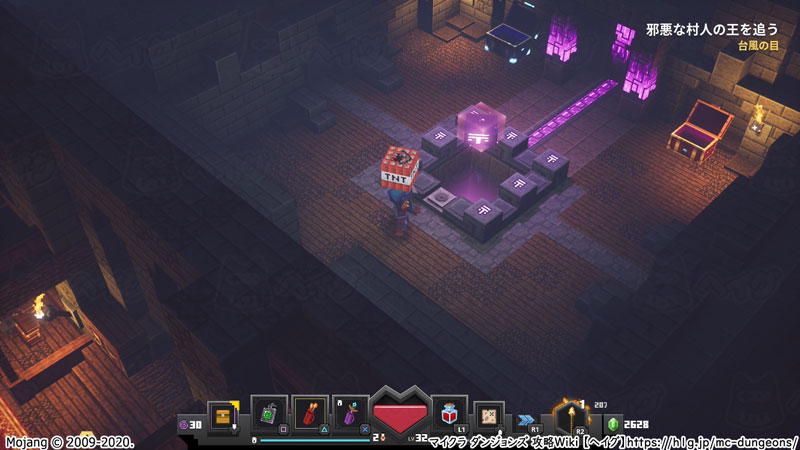Trigger the blue dodge roll arrows
Image resolution: width=800 pixels, height=450 pixels.
(x=524, y=420)
